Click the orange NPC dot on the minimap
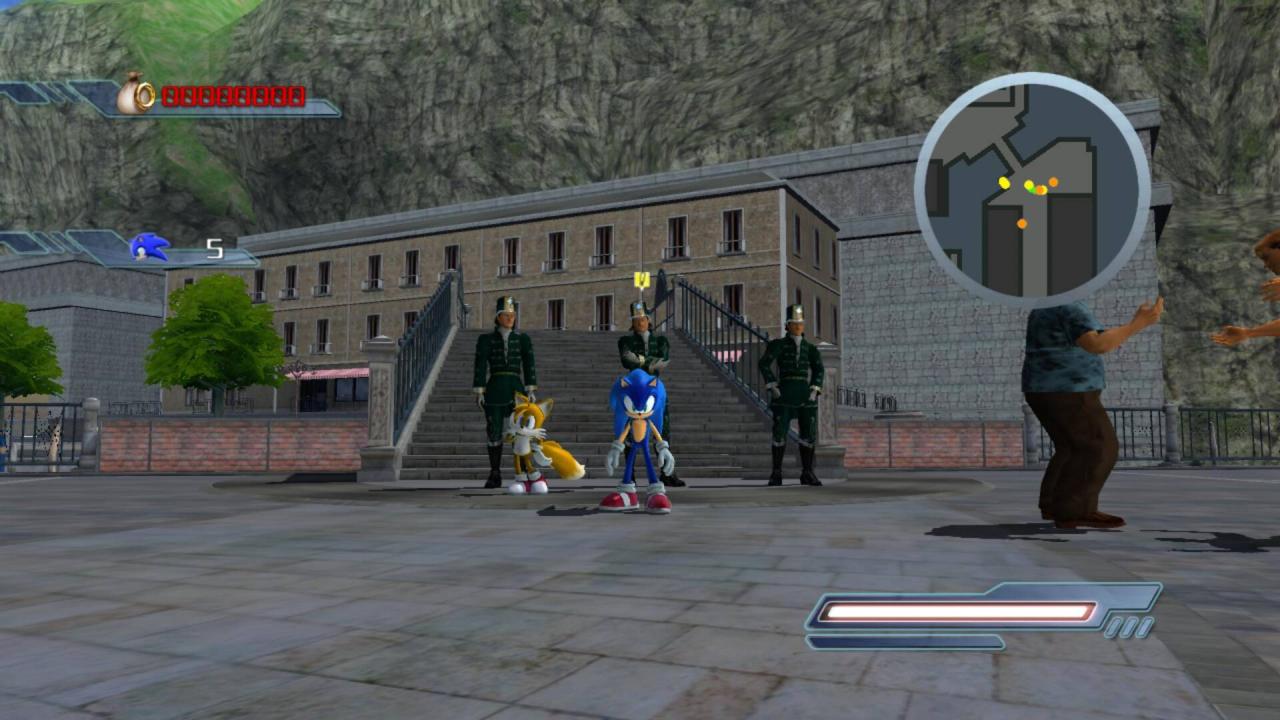 click(x=1054, y=182)
